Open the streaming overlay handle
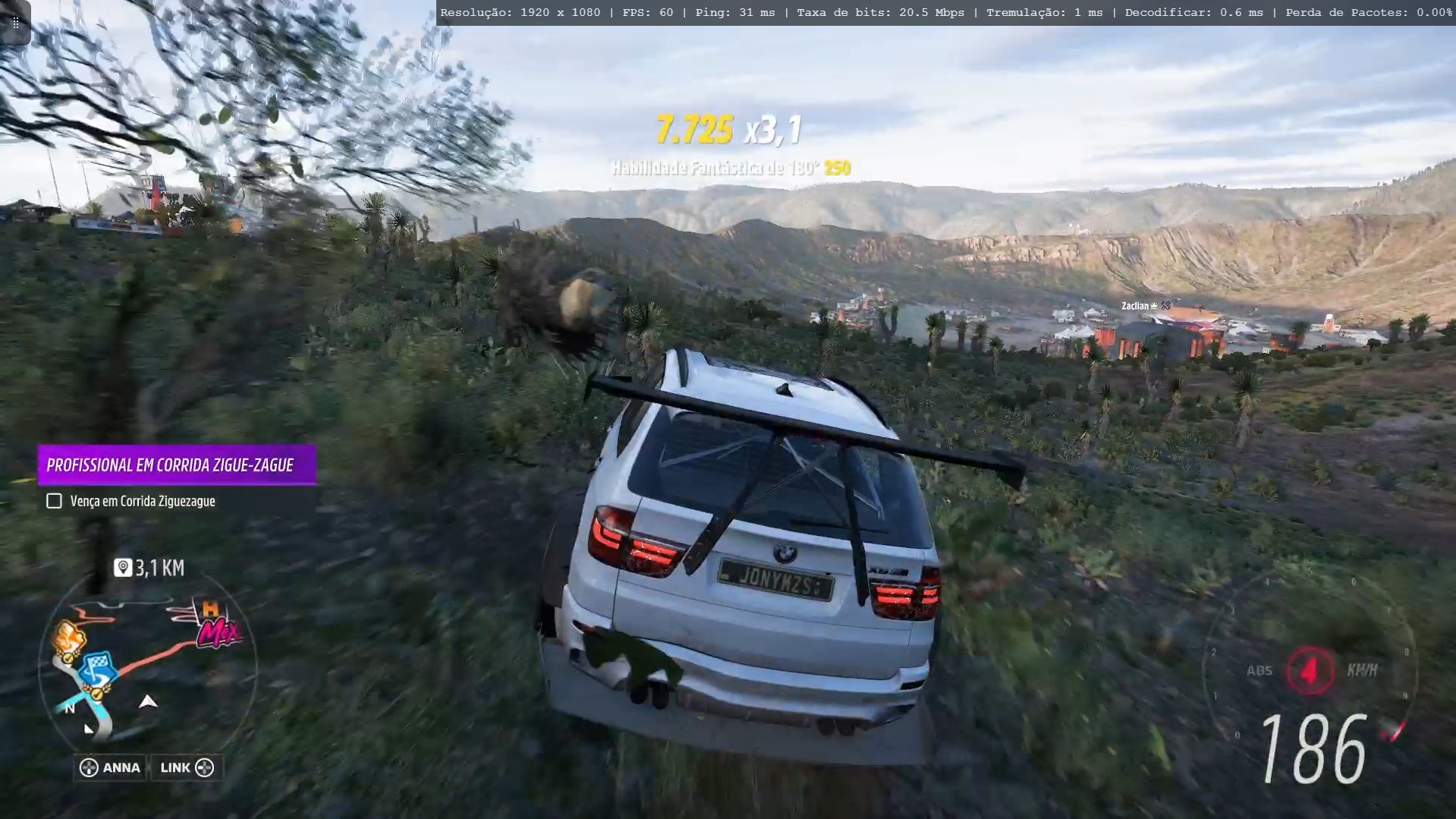 tap(15, 22)
